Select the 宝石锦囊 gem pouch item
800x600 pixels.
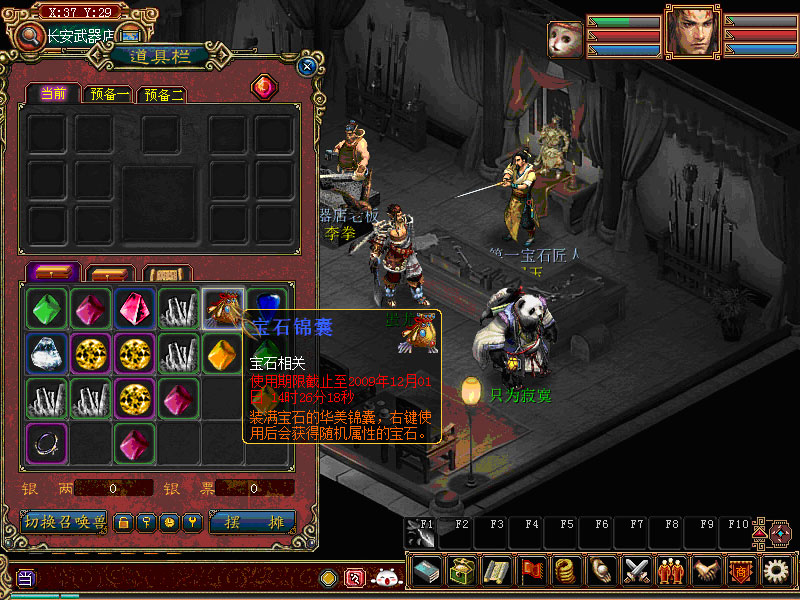click(x=223, y=308)
